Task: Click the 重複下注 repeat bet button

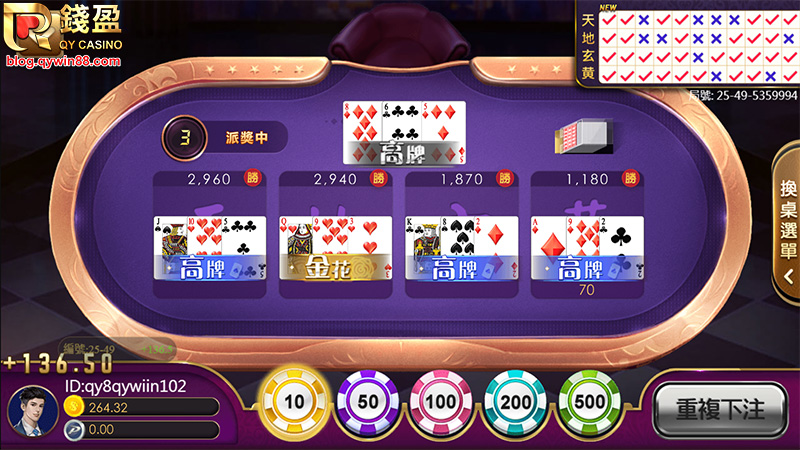Action: 720,408
